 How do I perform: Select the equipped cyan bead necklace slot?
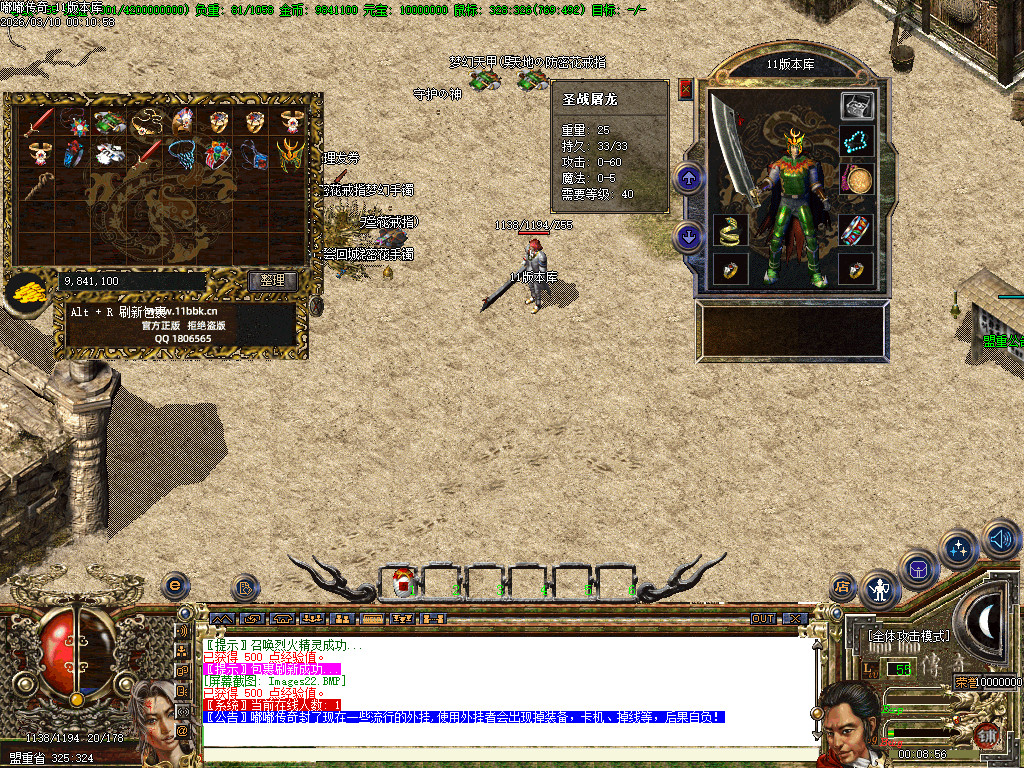[857, 141]
